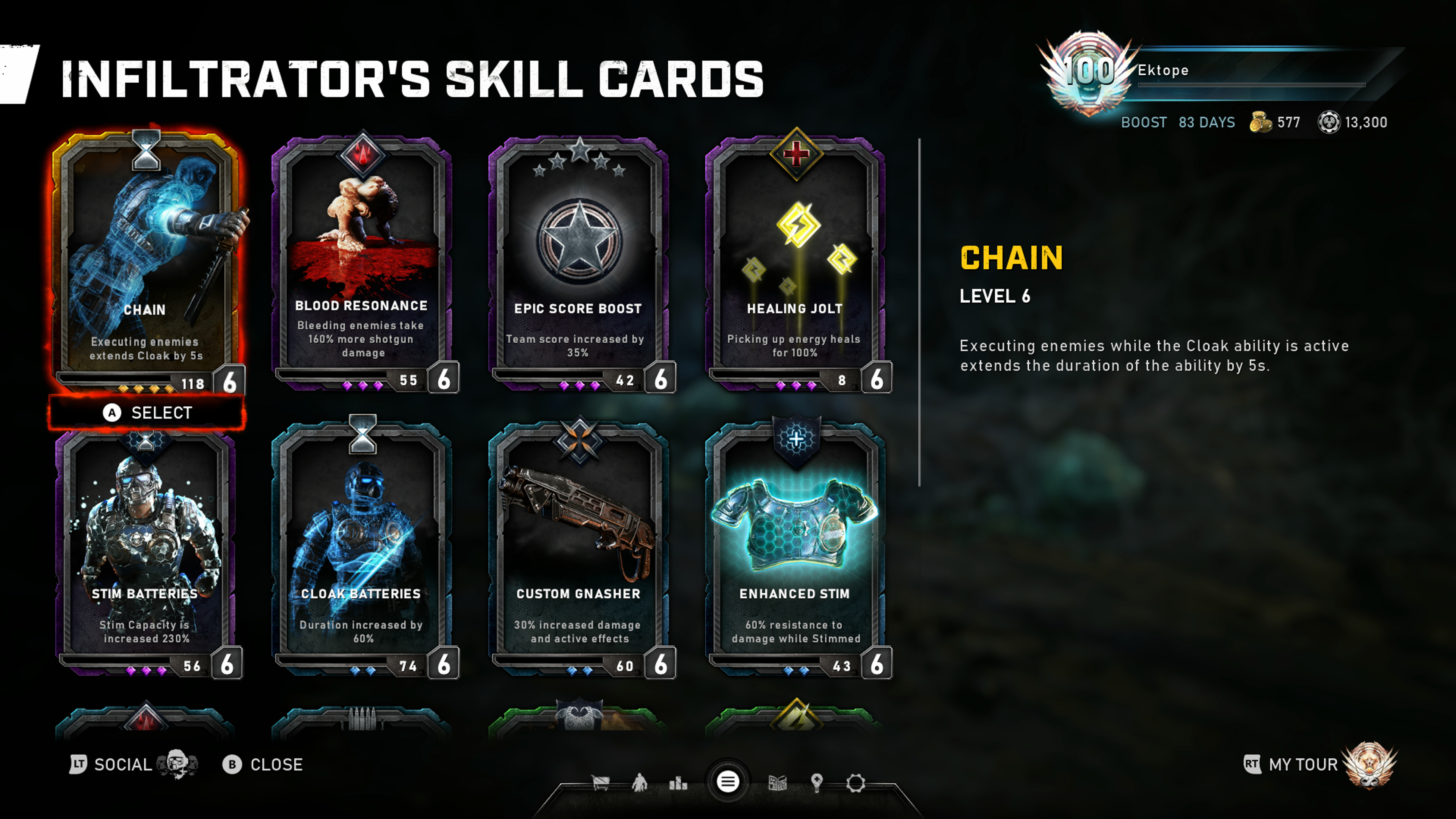View the Ektope player profile banner
Viewport: 1456px width, 819px height.
(1215, 71)
